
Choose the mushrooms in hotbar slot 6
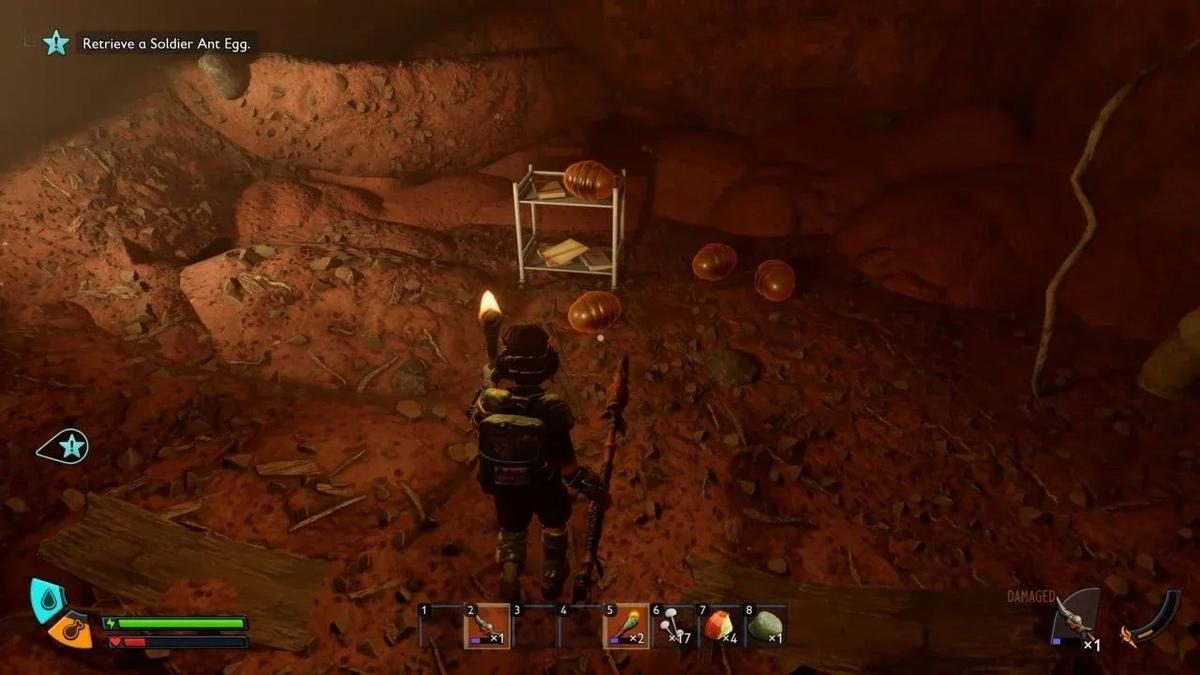pyautogui.click(x=673, y=626)
